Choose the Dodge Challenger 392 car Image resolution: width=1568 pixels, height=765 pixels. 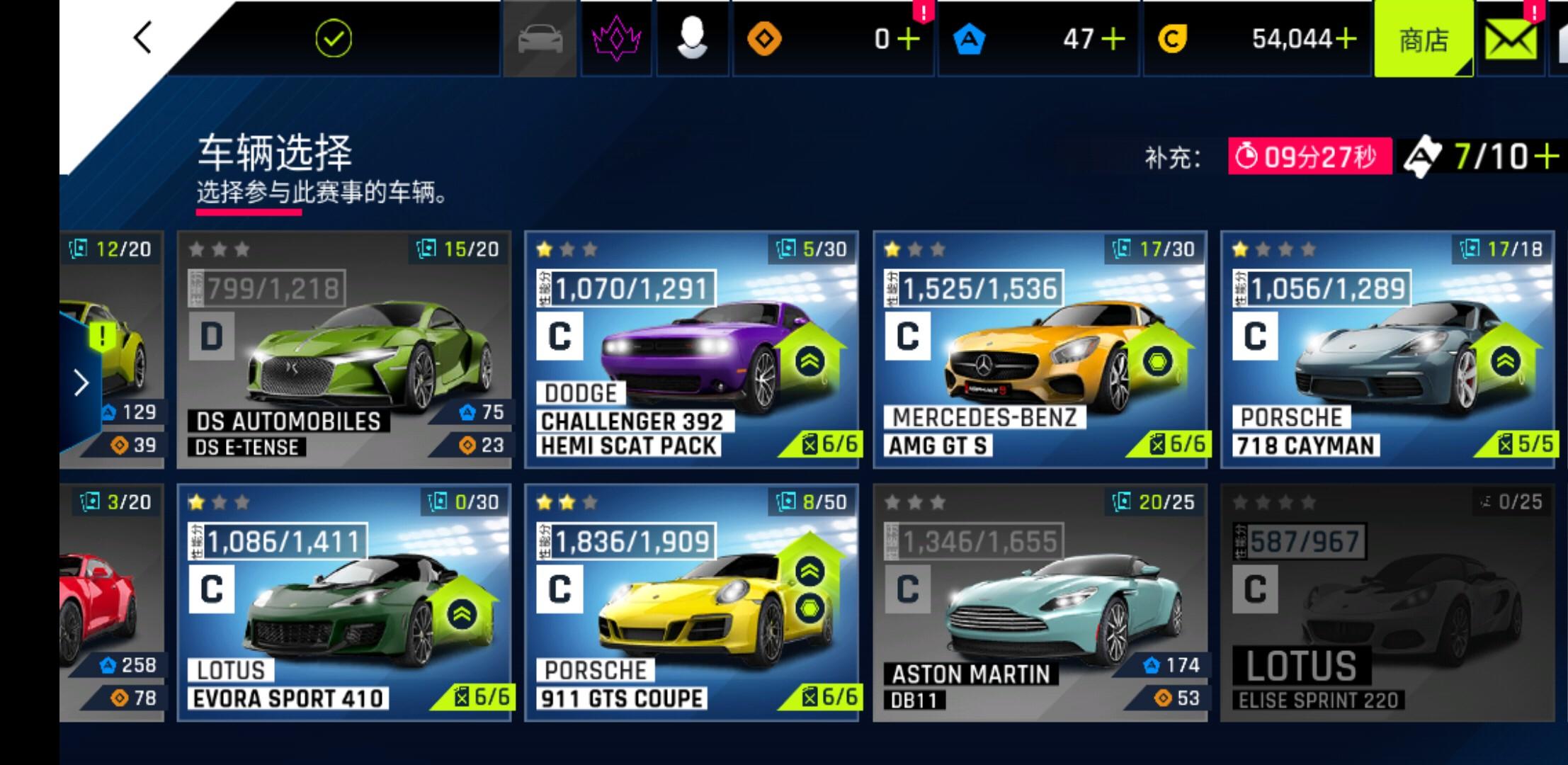(x=691, y=349)
